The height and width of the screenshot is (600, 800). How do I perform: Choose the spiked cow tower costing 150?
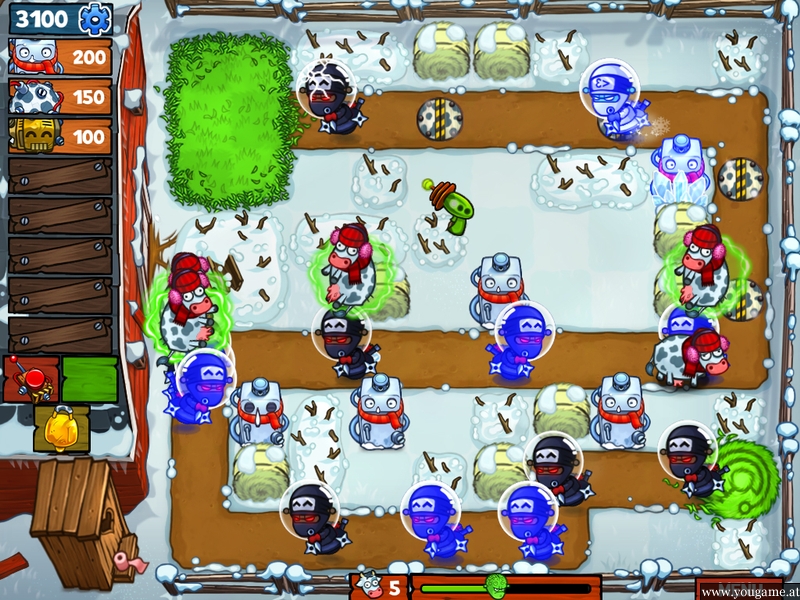click(x=59, y=96)
